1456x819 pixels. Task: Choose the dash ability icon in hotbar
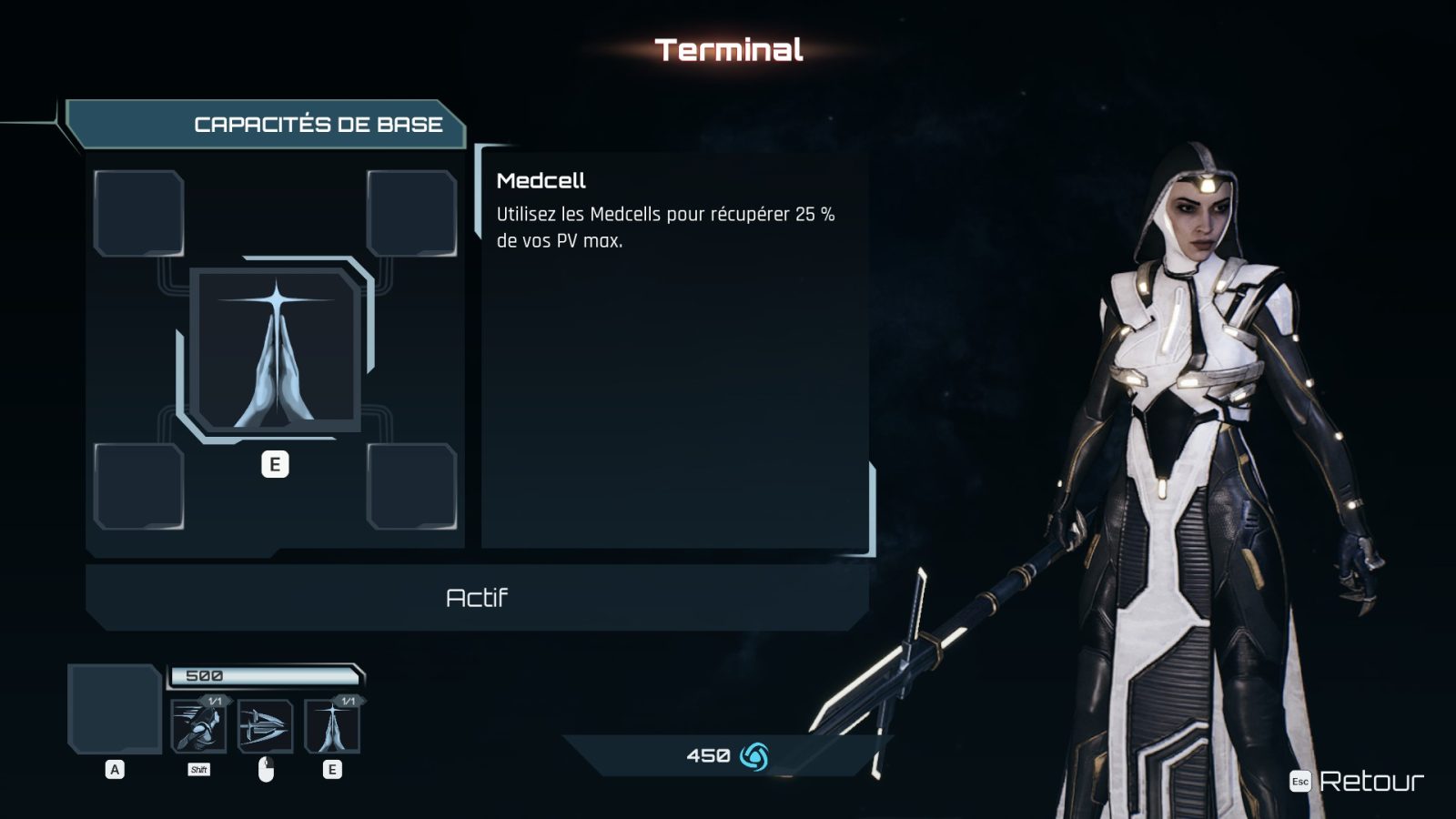(x=198, y=726)
